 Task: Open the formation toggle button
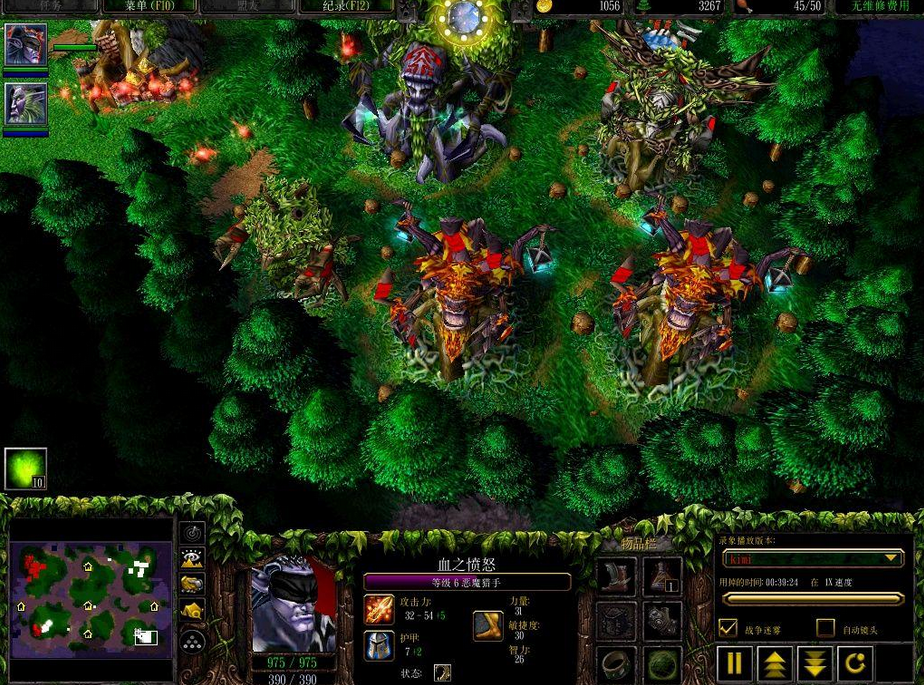[x=192, y=641]
